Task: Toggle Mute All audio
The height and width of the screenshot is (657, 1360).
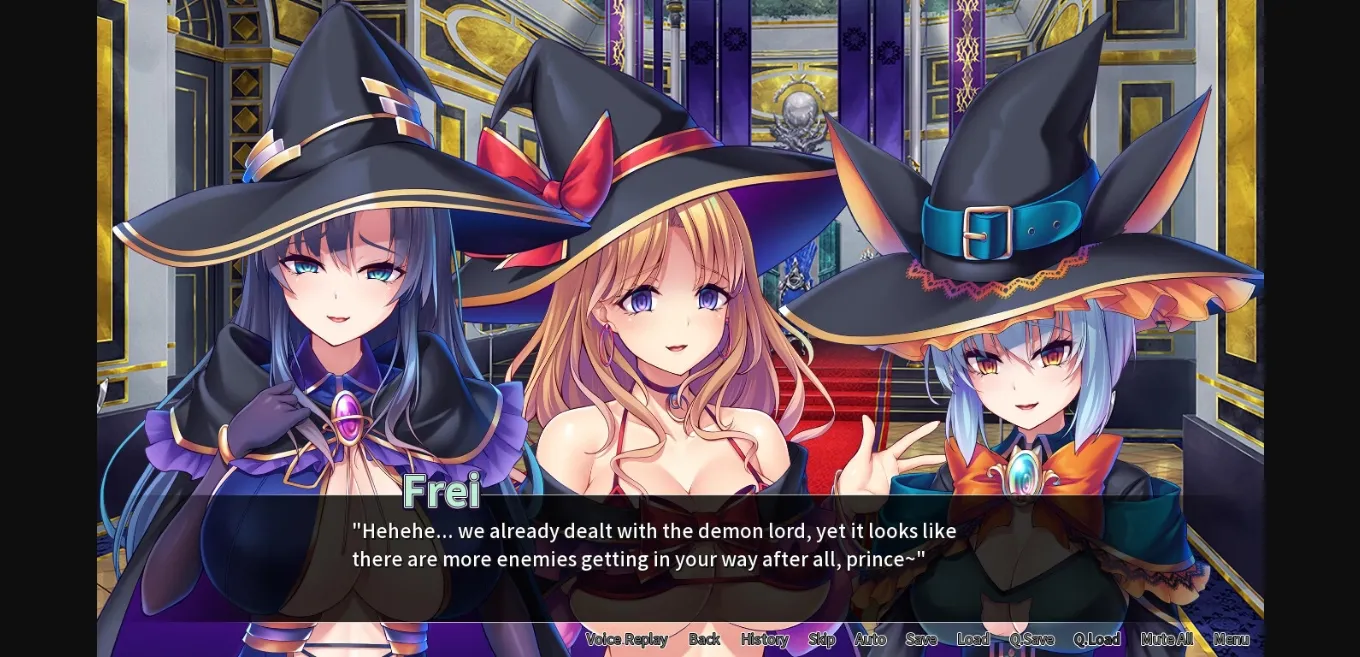Action: (x=1166, y=639)
